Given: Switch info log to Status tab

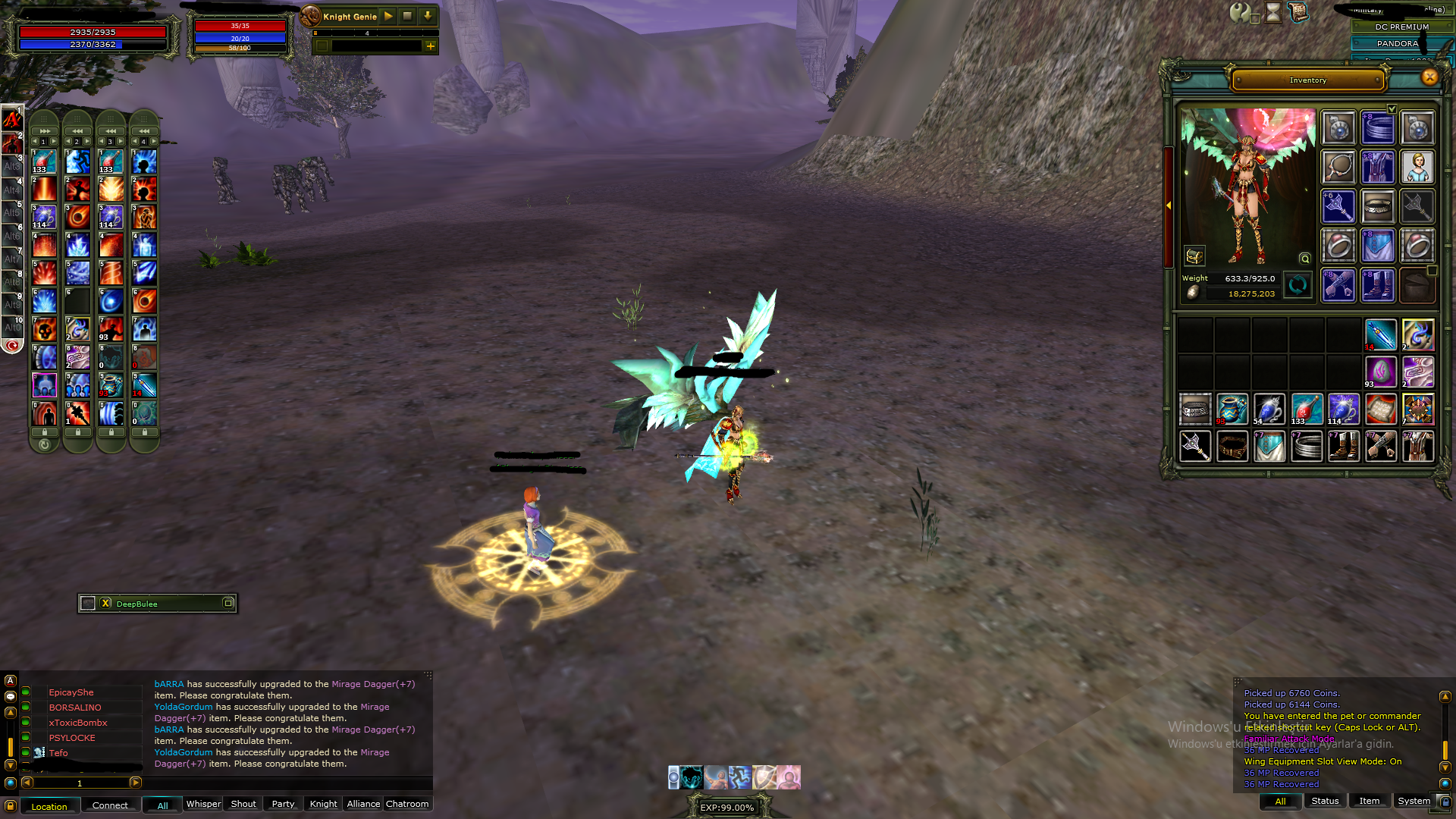Looking at the screenshot, I should point(1325,801).
